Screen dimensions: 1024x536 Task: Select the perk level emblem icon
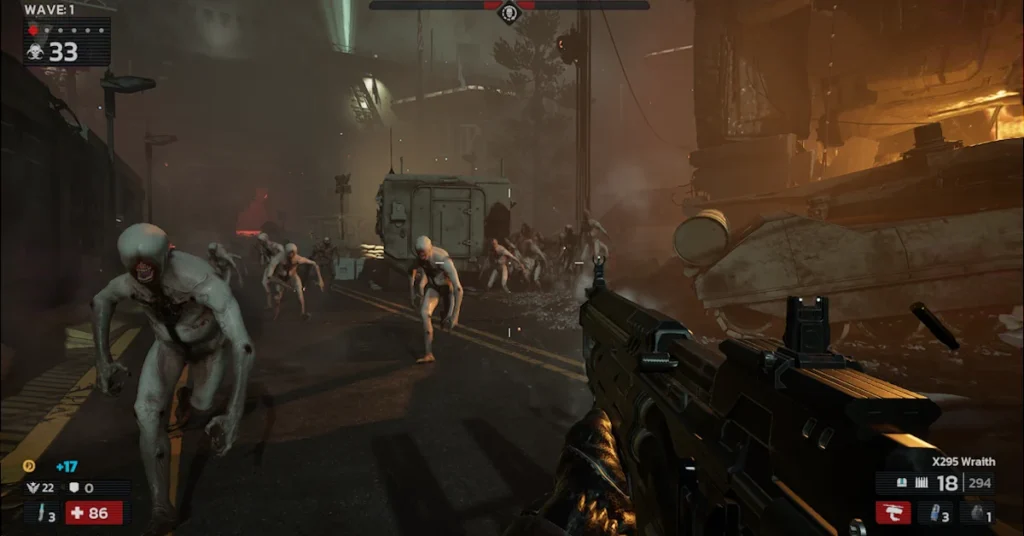click(33, 487)
